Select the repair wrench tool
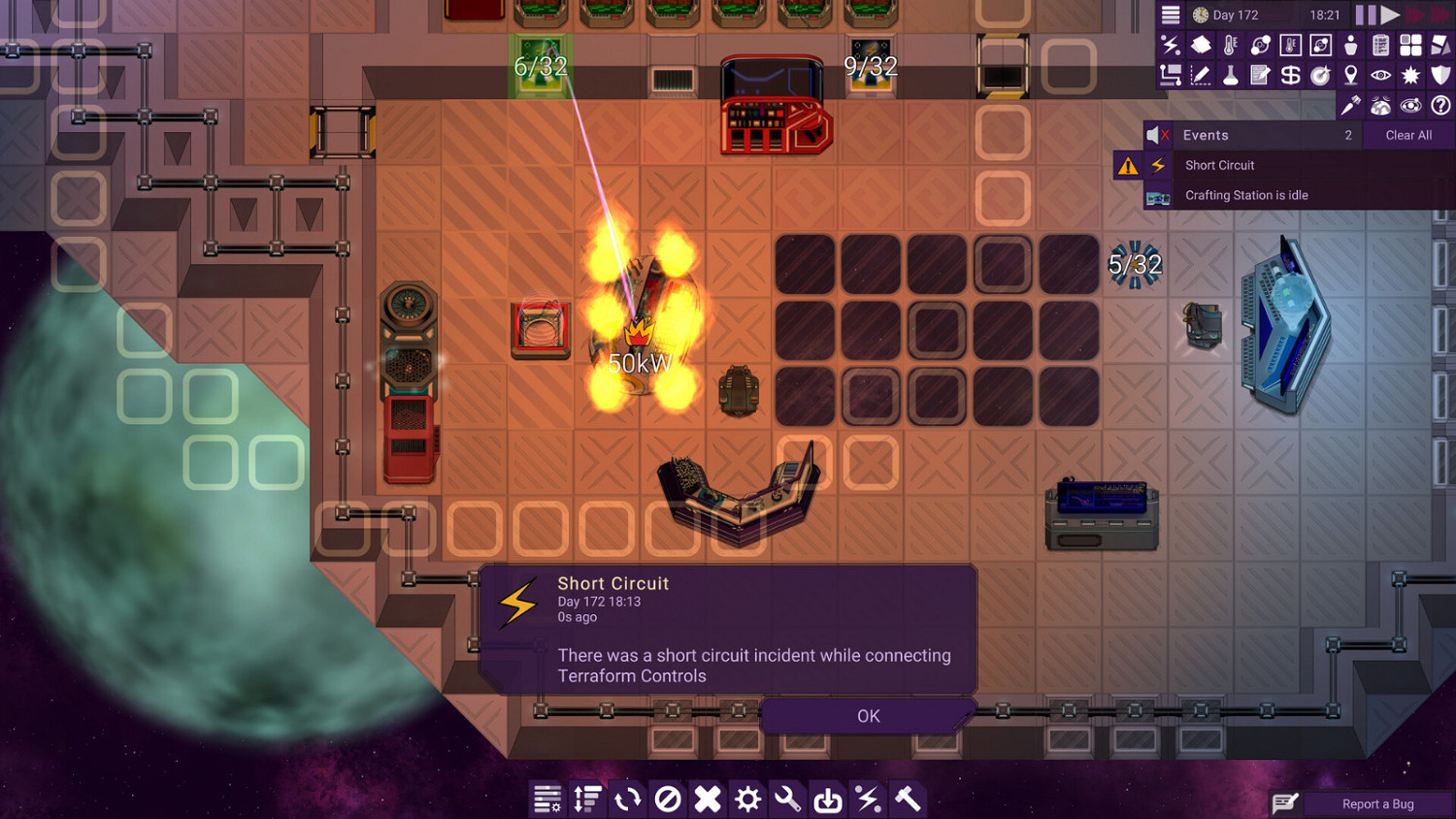Viewport: 1456px width, 819px height. tap(786, 799)
